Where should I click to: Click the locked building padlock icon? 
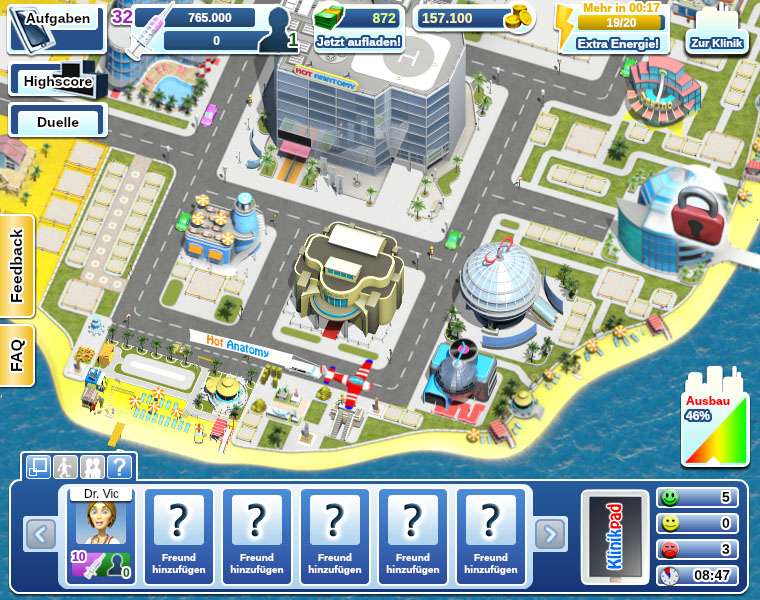[689, 213]
